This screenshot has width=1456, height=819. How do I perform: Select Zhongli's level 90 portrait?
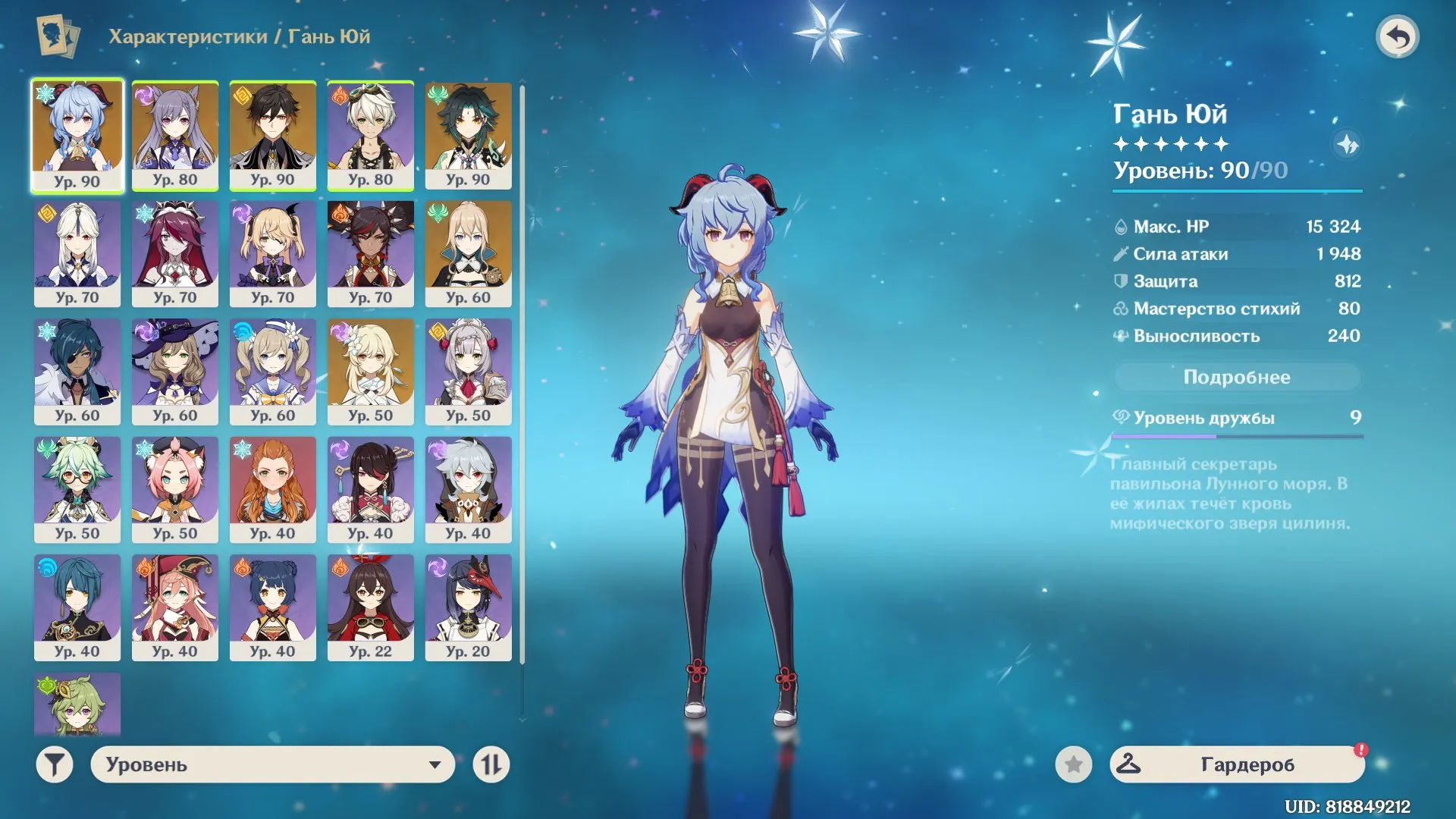tap(273, 135)
